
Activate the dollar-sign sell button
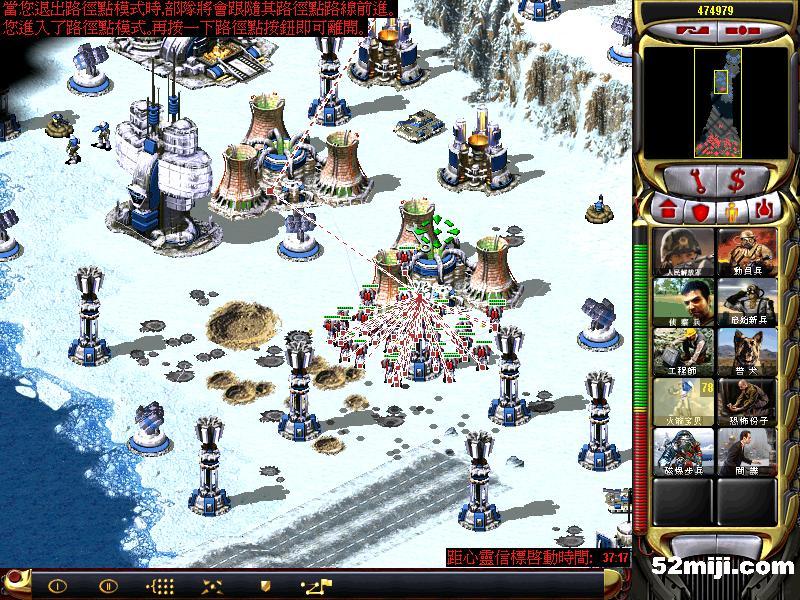pos(737,180)
